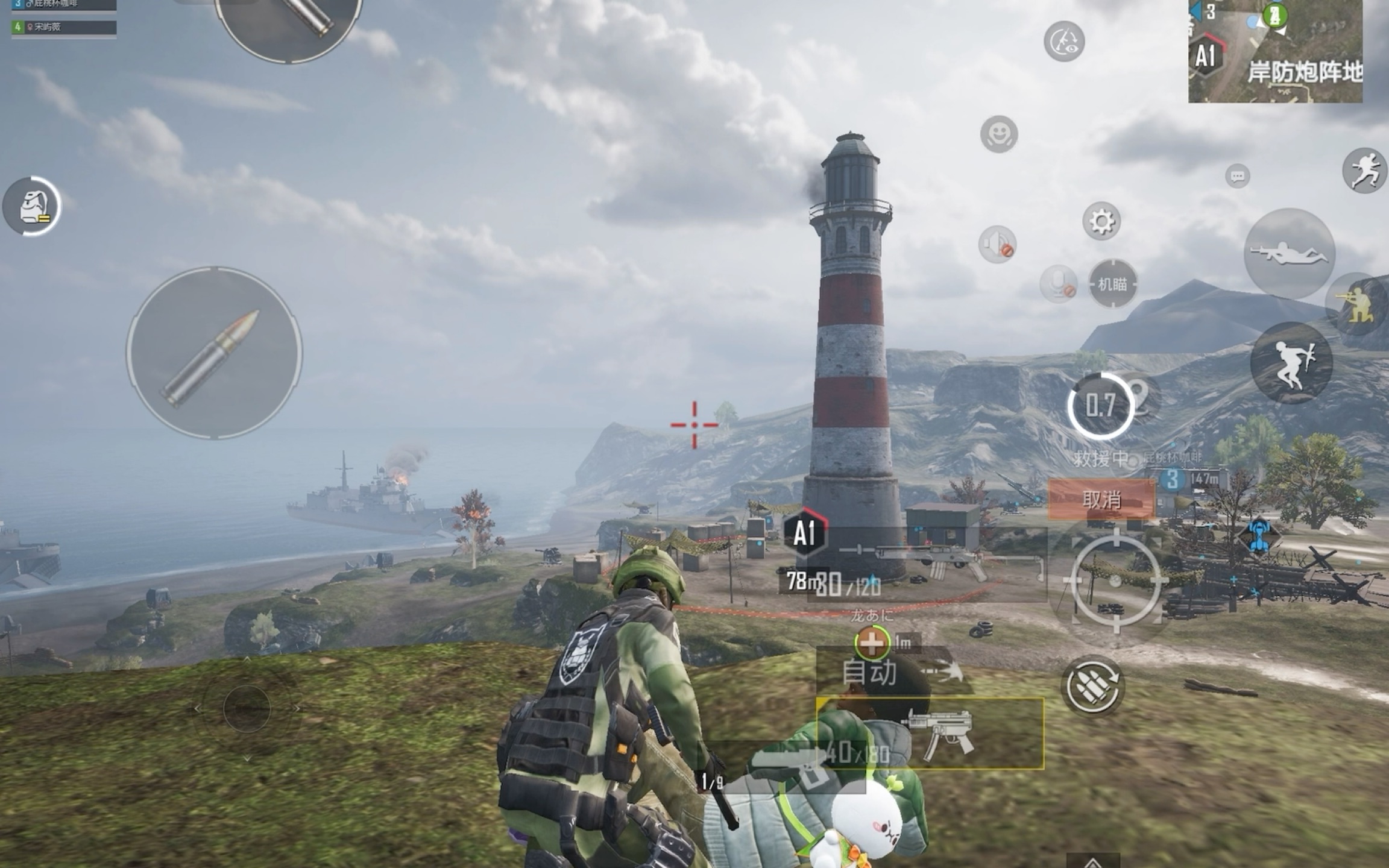Tap the jump action icon
Image resolution: width=1389 pixels, height=868 pixels.
coord(1292,363)
